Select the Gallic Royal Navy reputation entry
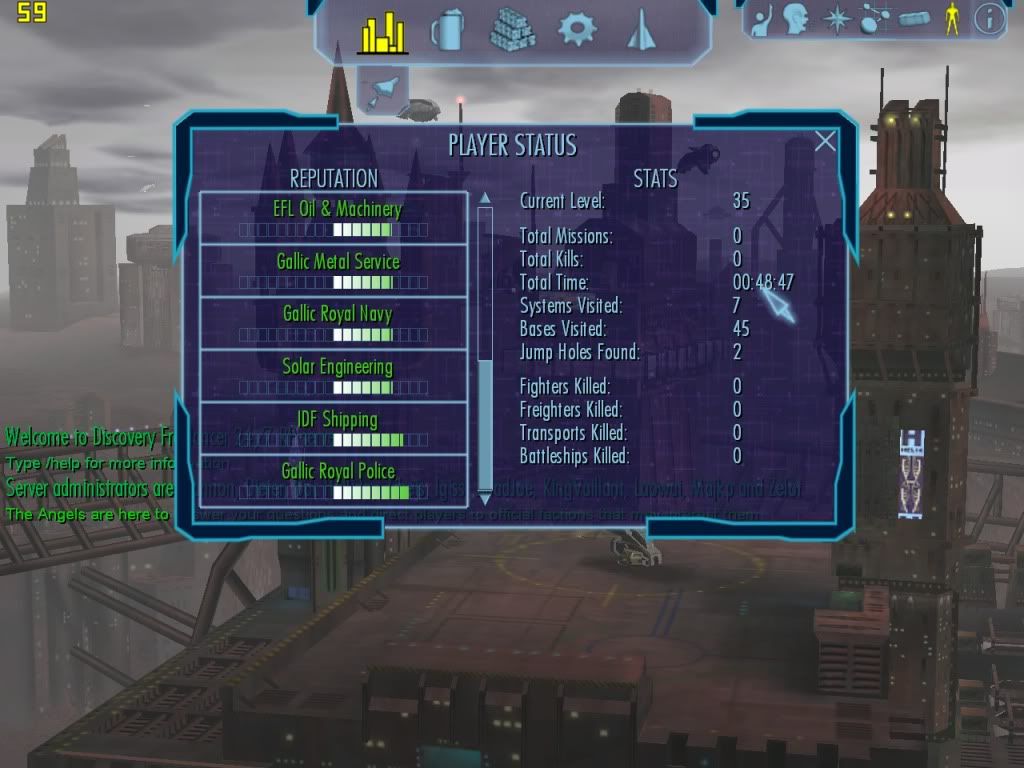1024x768 pixels. 335,323
